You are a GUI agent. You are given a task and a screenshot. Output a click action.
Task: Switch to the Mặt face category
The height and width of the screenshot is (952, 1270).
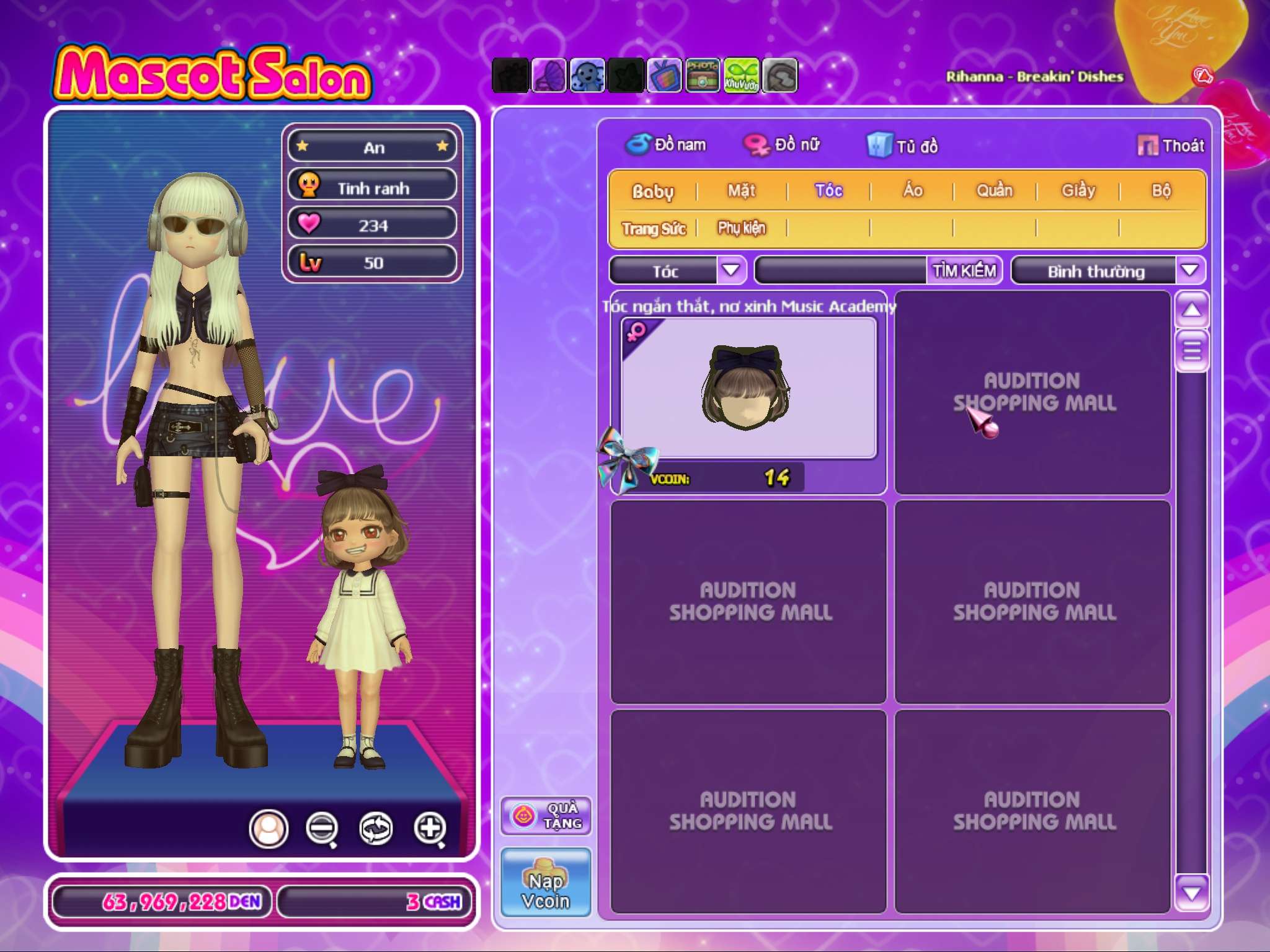[x=741, y=191]
